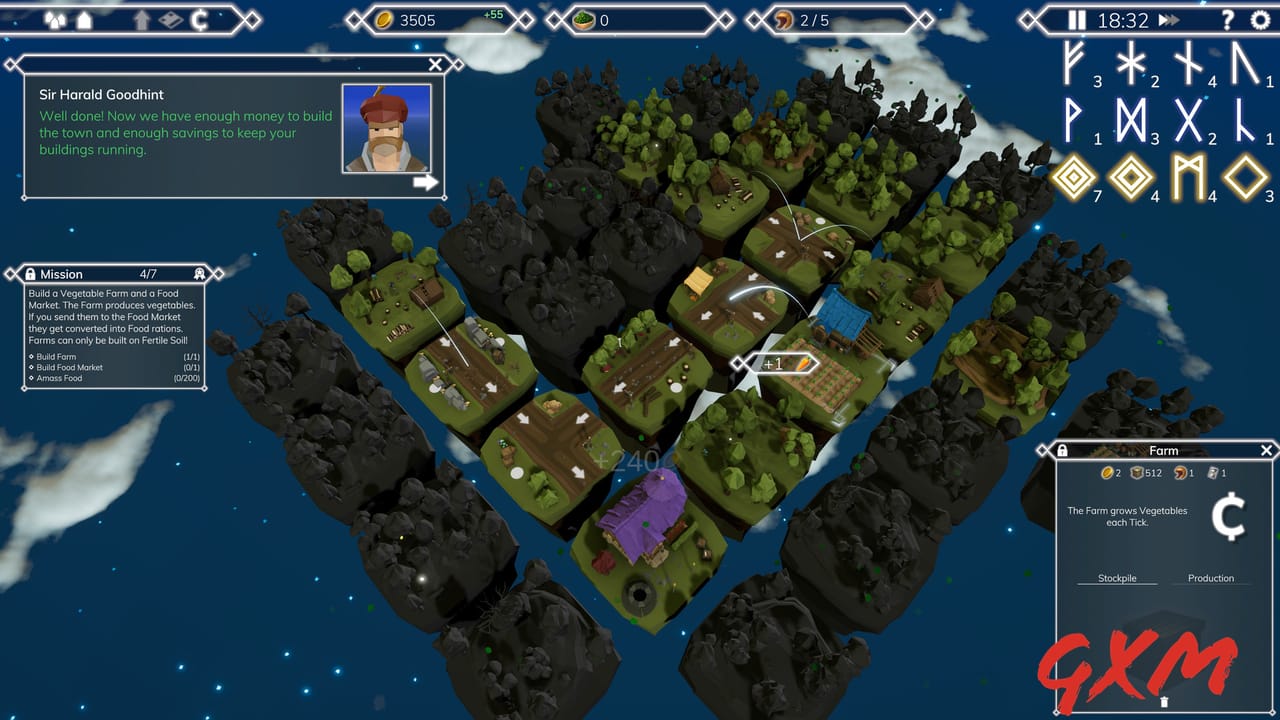Viewport: 1280px width, 720px height.
Task: Advance Sir Harald's dialog with the arrow
Action: coord(428,181)
